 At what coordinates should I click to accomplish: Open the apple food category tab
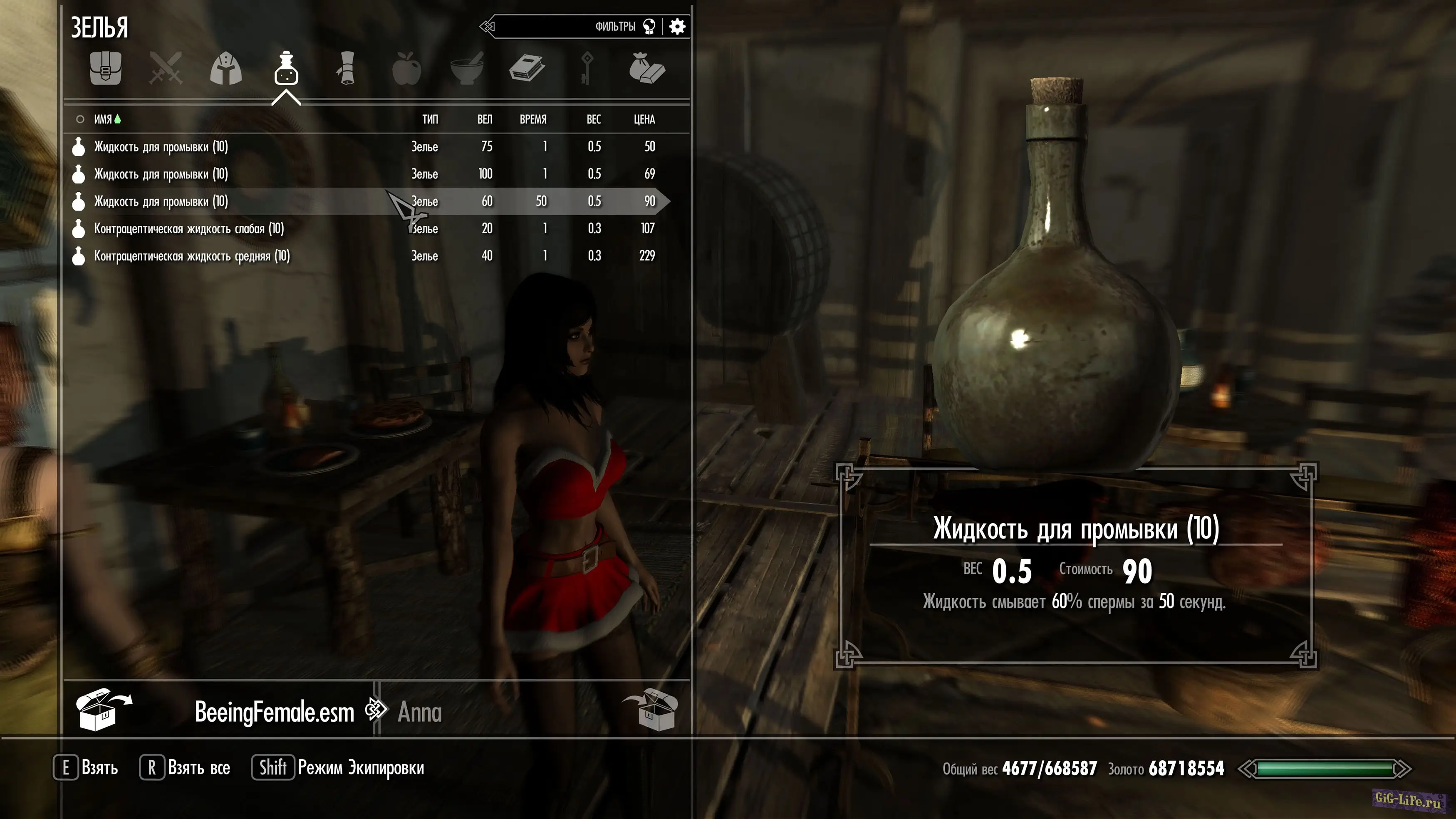coord(406,69)
